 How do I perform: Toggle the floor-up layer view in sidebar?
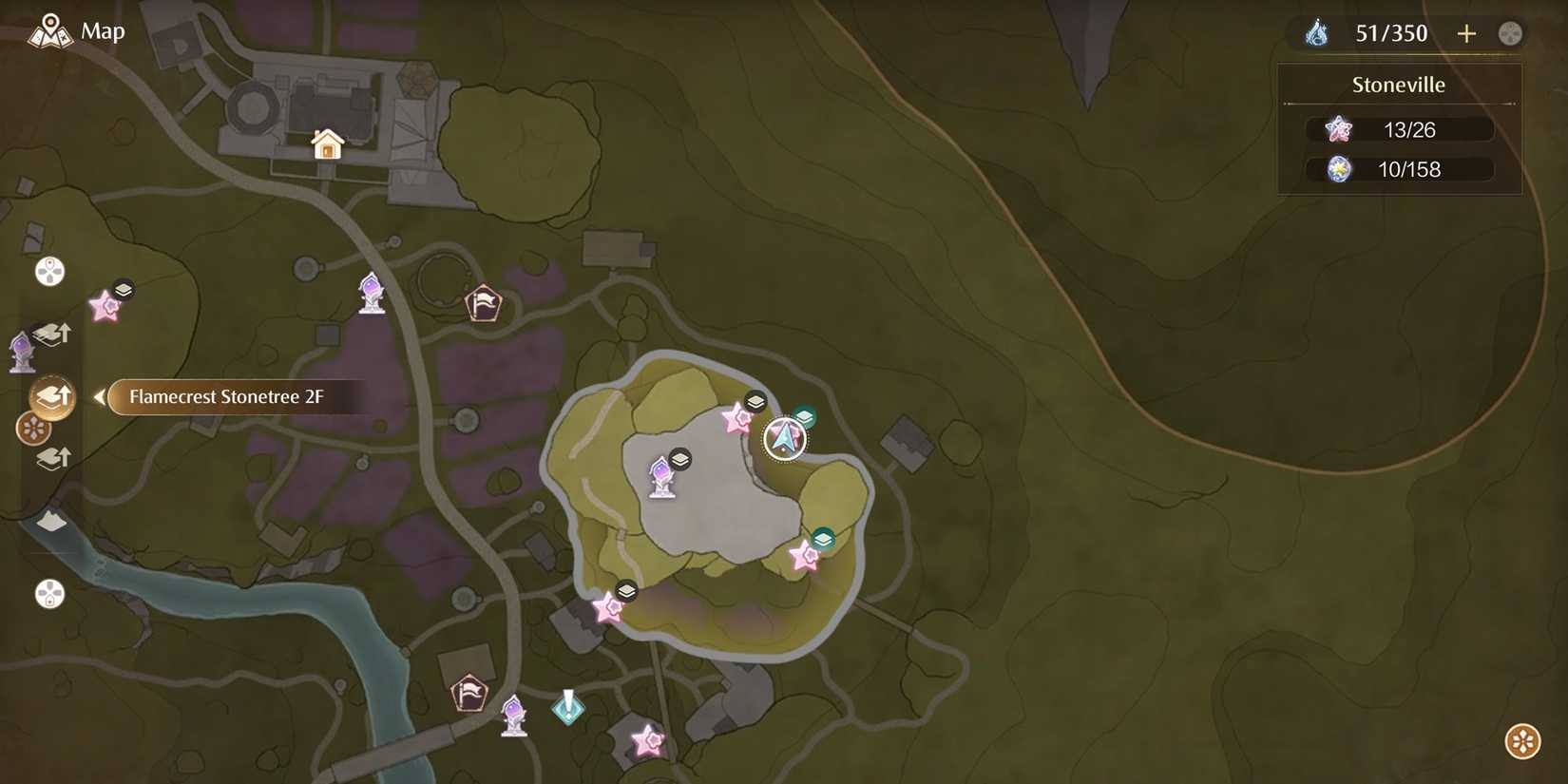point(52,332)
